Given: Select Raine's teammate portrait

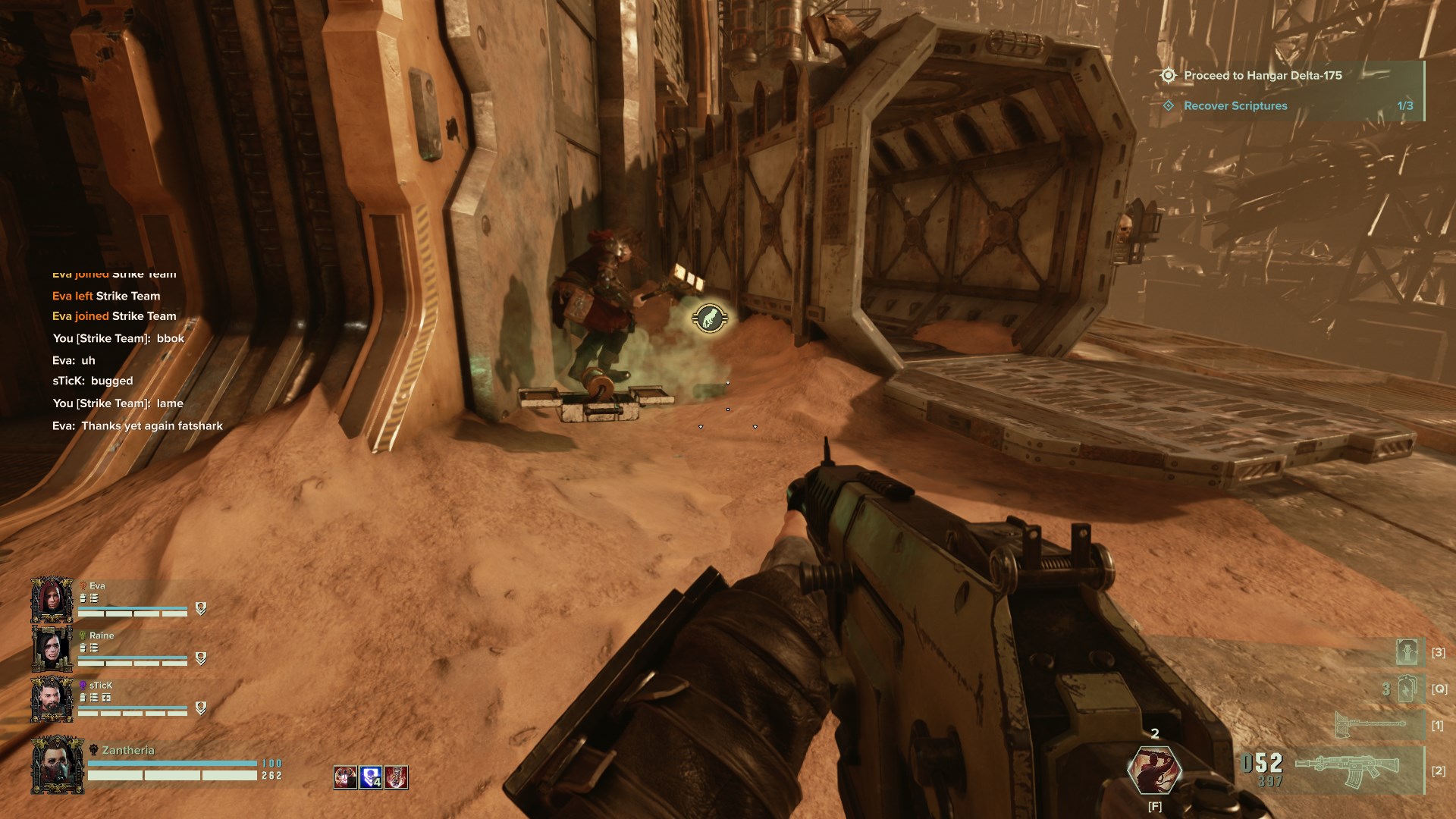Looking at the screenshot, I should coord(52,649).
